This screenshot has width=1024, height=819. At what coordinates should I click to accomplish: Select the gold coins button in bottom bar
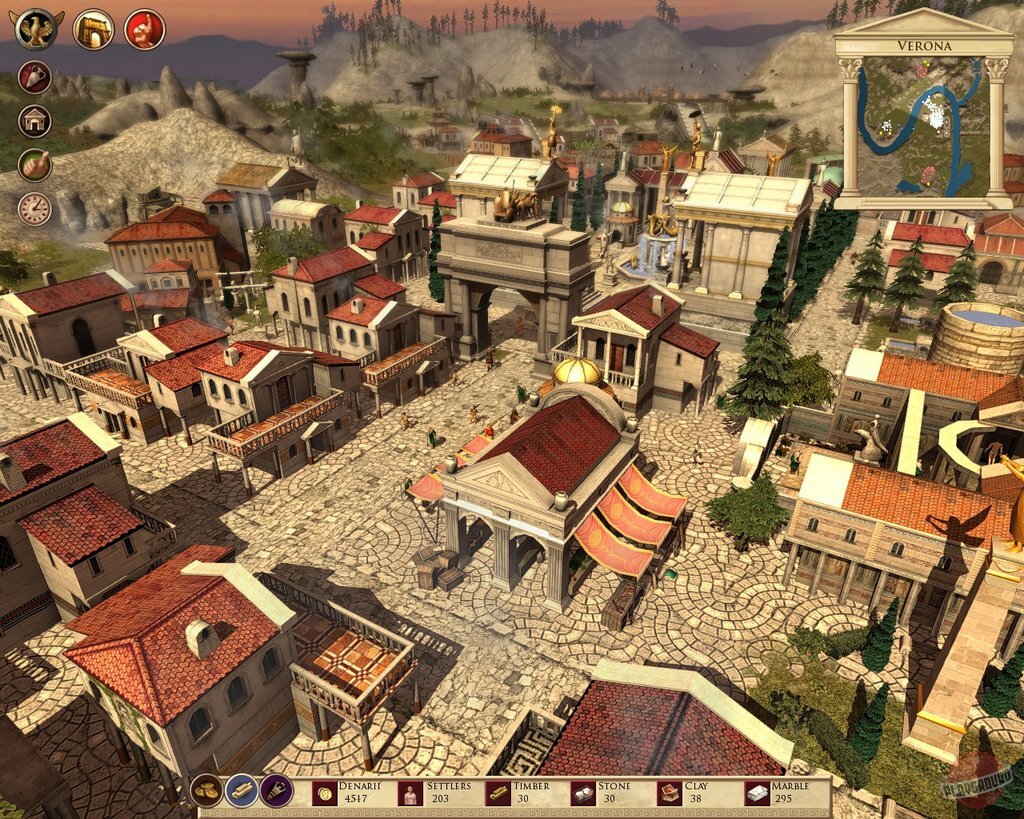(x=207, y=790)
